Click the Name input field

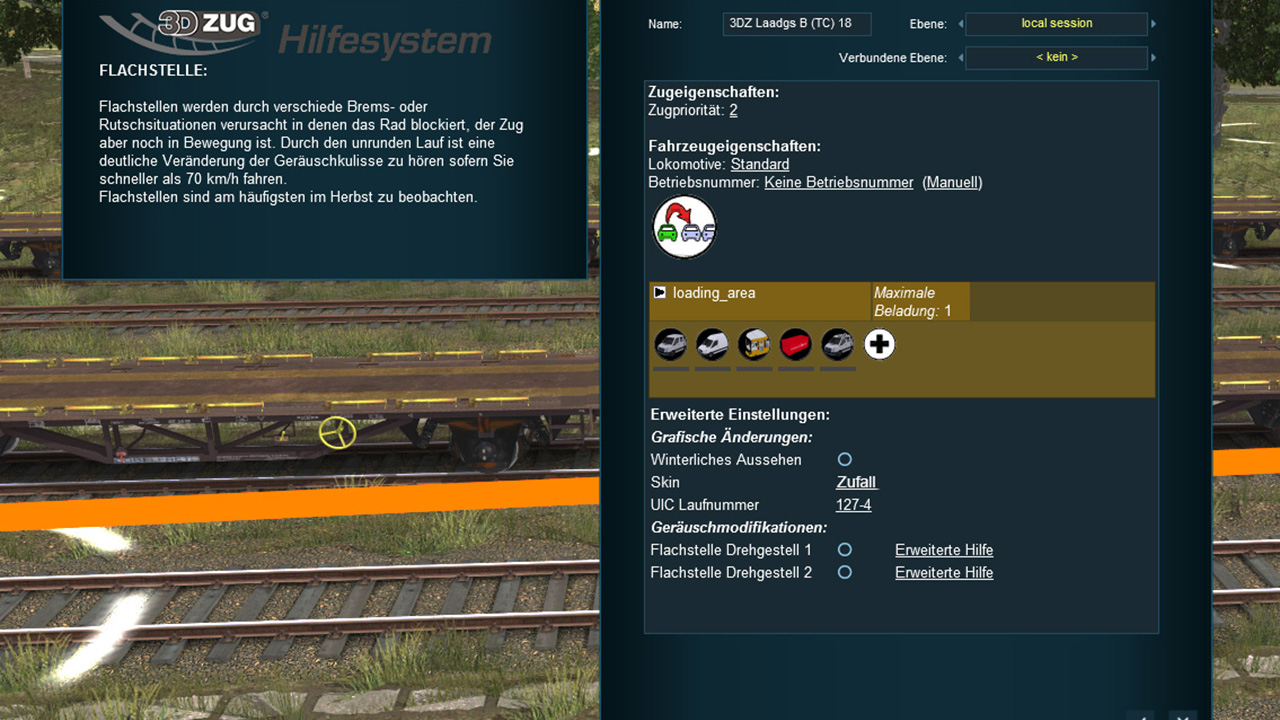tap(797, 23)
